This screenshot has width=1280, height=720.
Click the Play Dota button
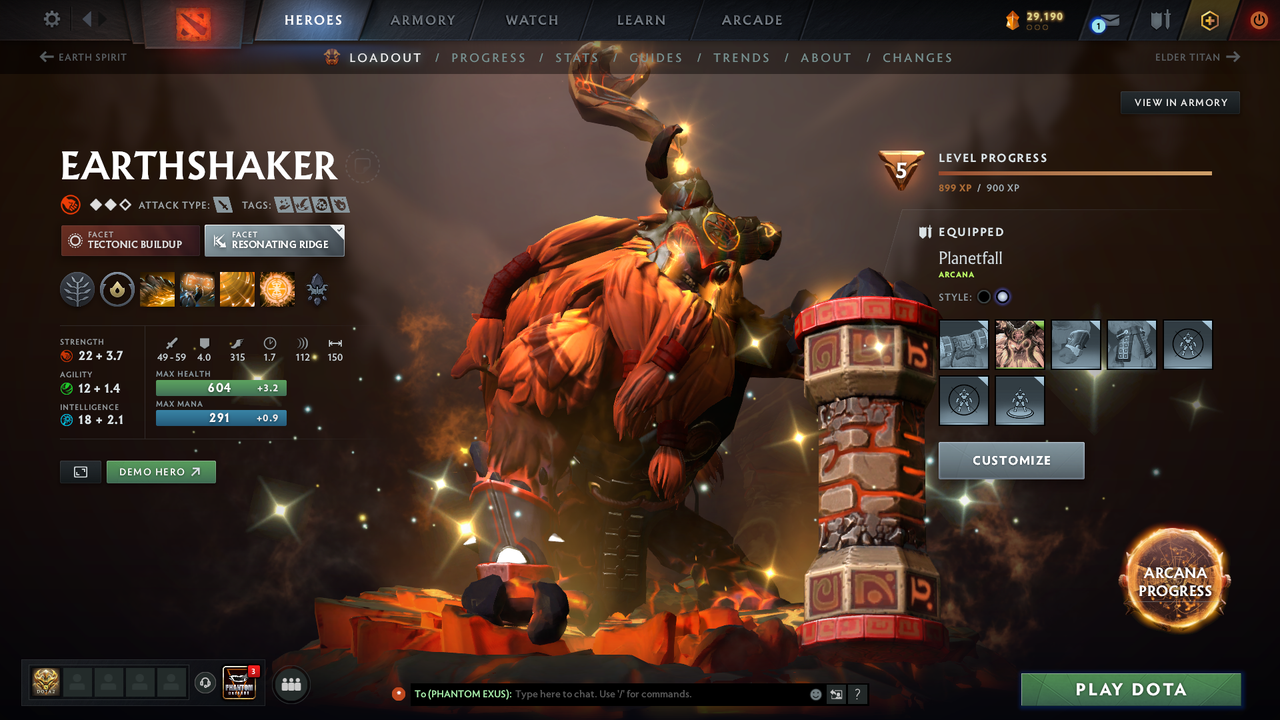tap(1130, 689)
